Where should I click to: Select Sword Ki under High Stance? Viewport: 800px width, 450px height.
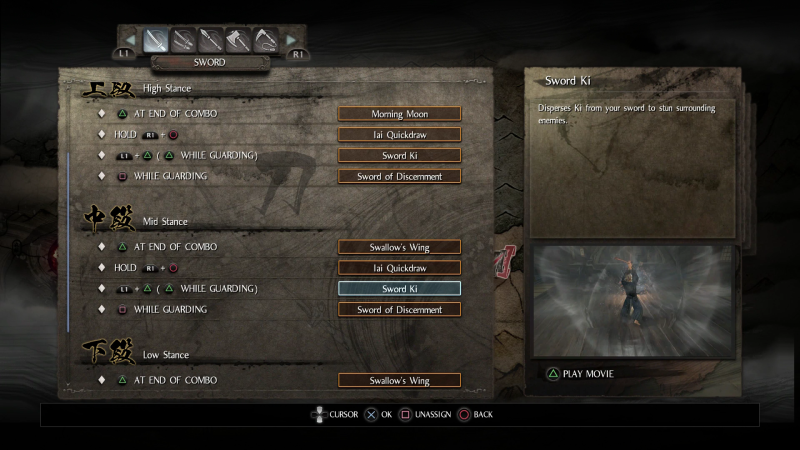(x=400, y=156)
